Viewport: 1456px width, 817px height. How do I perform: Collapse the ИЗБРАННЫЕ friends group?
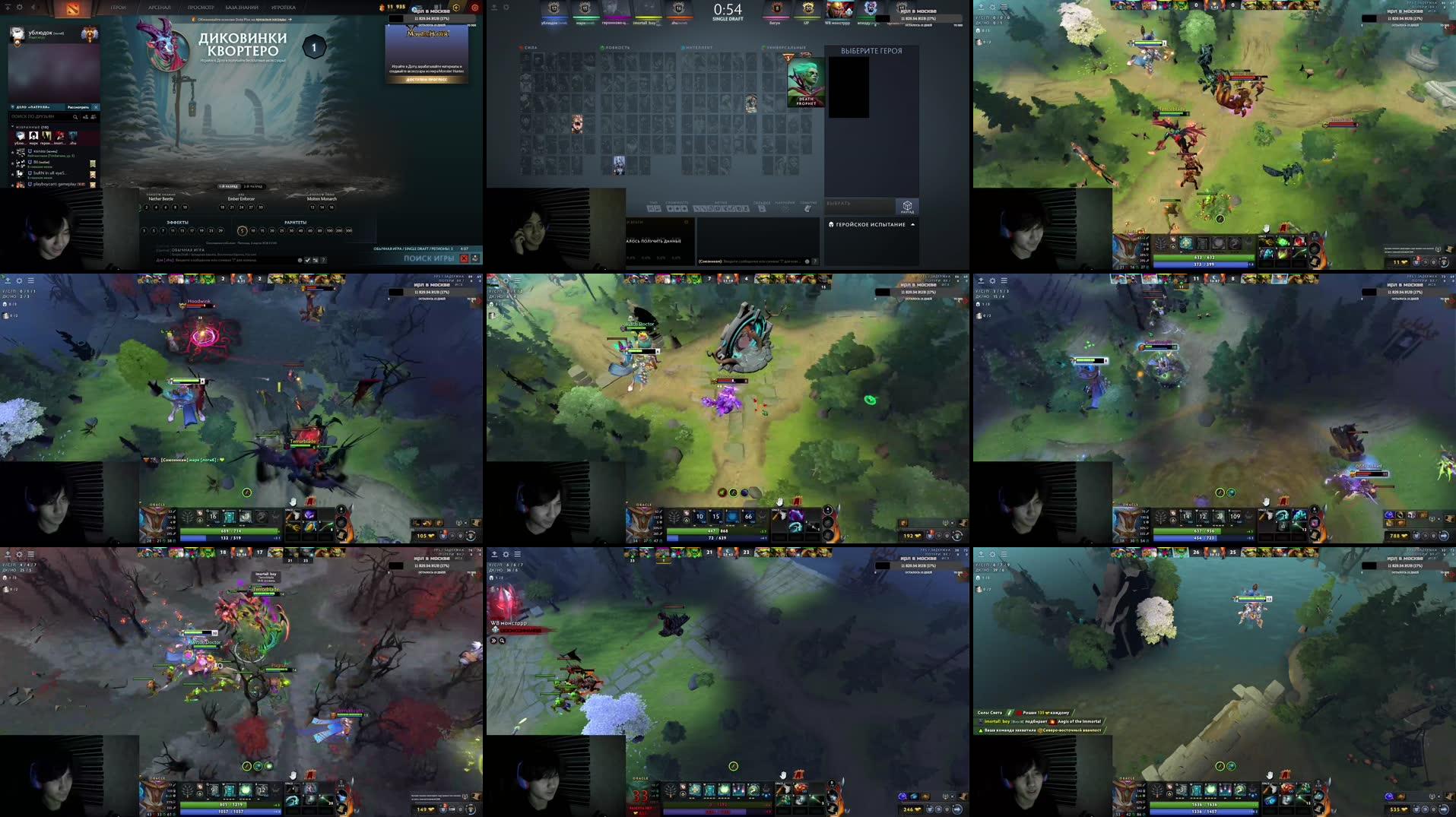[x=11, y=128]
